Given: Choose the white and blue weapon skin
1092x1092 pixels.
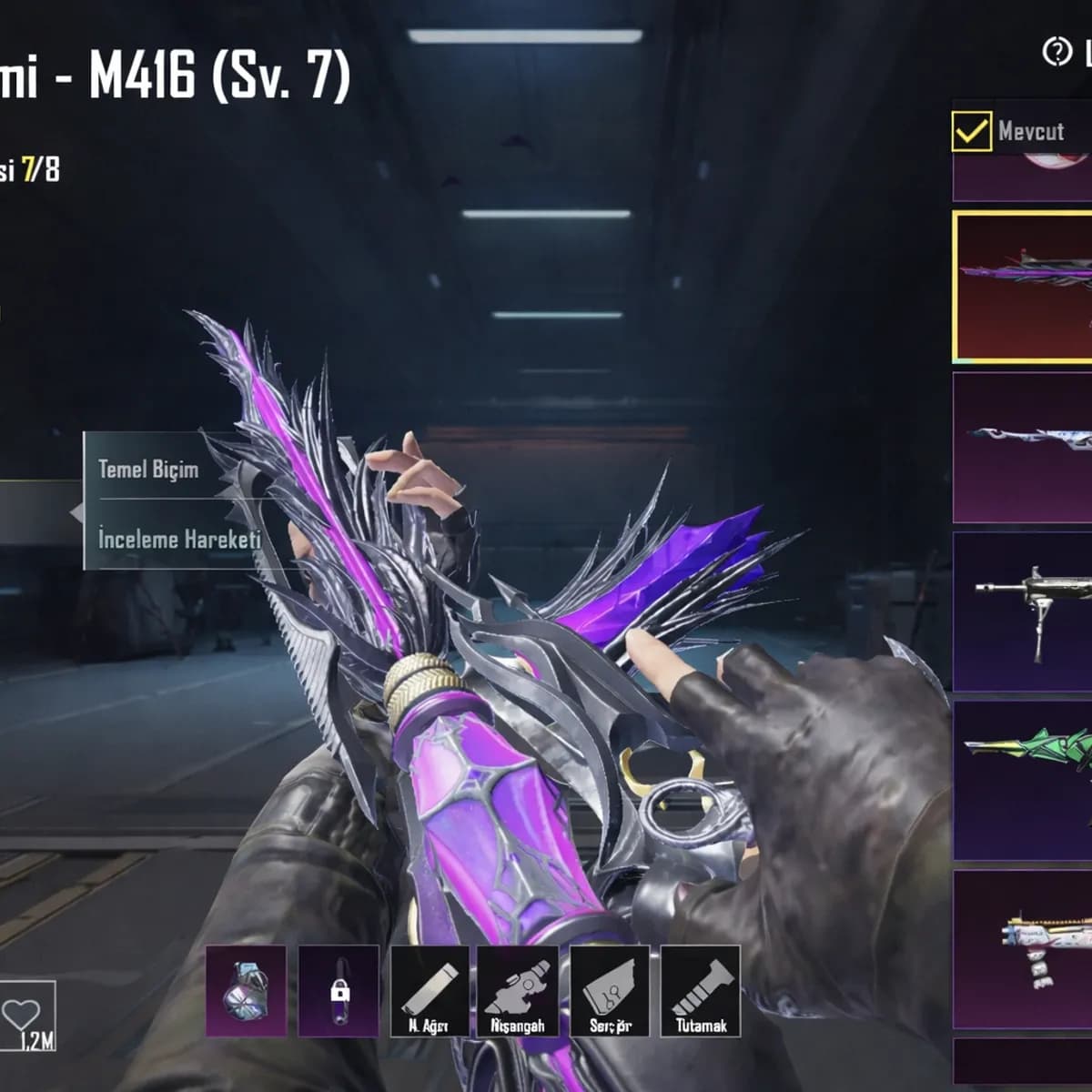Looking at the screenshot, I should tap(1023, 447).
